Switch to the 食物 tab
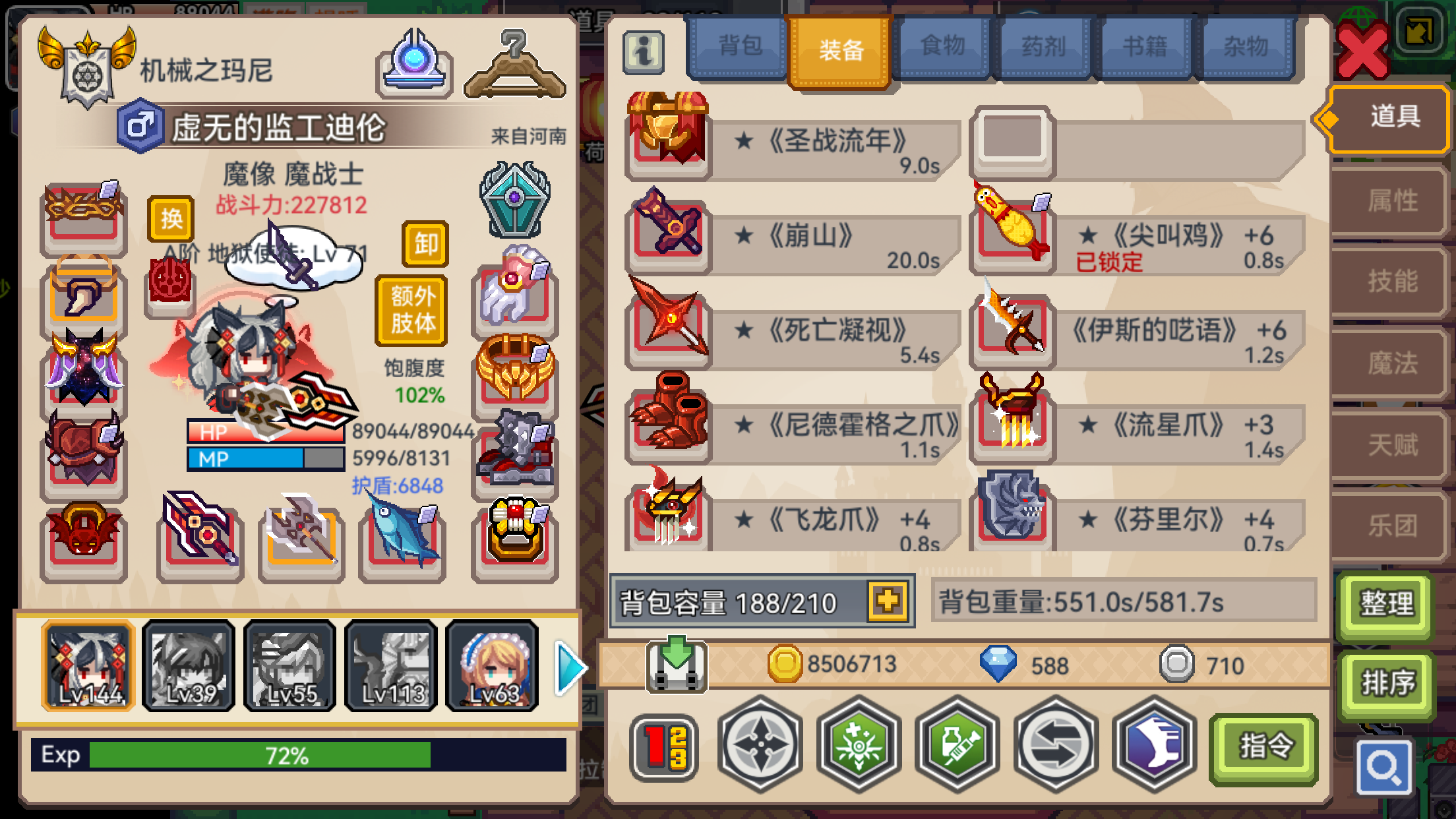The width and height of the screenshot is (1456, 819). pyautogui.click(x=942, y=46)
